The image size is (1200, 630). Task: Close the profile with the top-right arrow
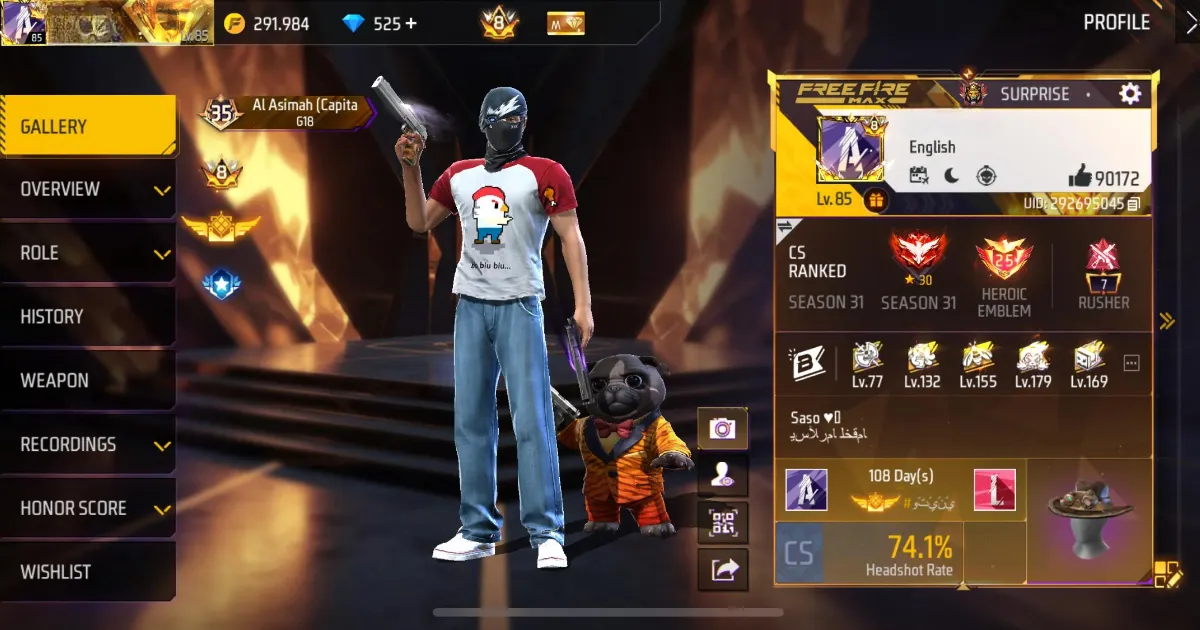[1187, 22]
